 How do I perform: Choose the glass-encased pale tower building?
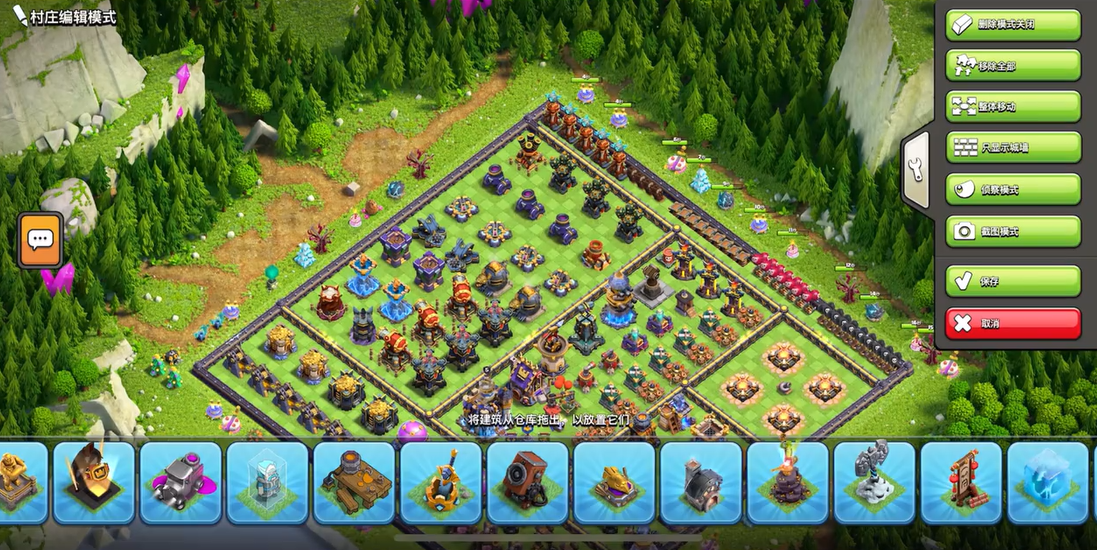(267, 483)
